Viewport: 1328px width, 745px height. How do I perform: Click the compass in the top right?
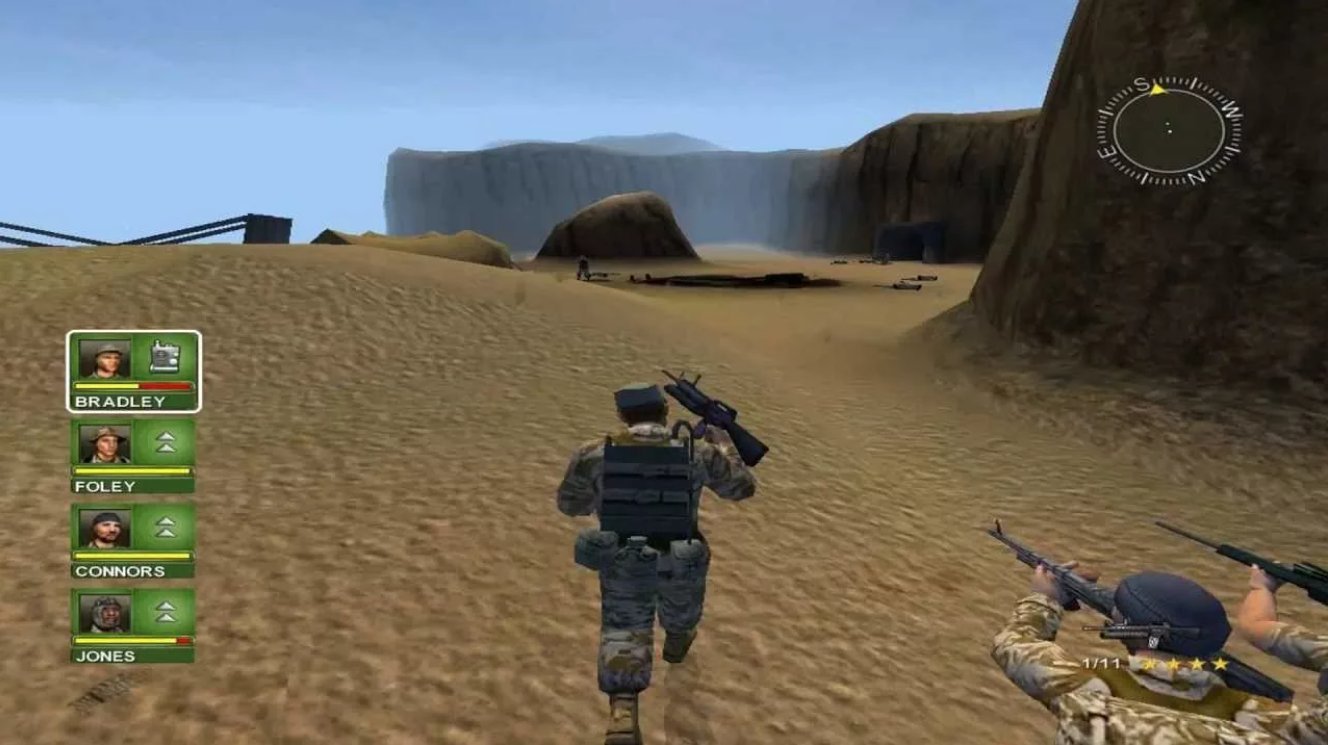[x=1166, y=128]
